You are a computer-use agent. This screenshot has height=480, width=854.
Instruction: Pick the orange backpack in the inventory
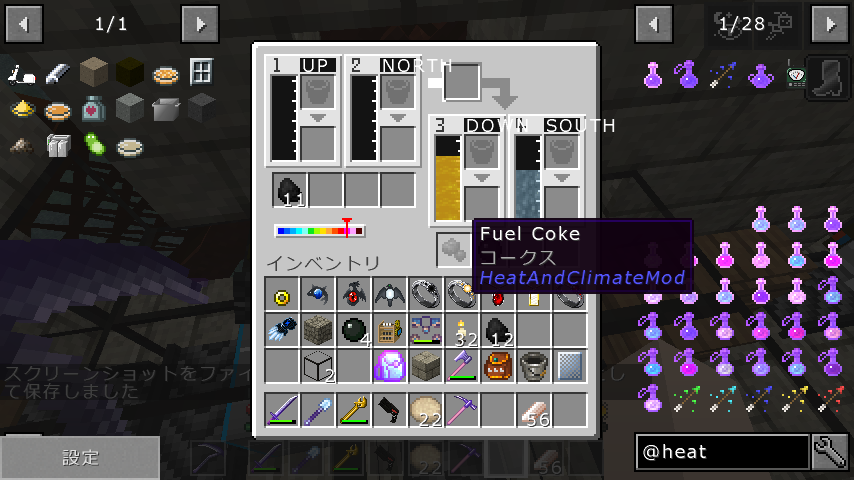pyautogui.click(x=498, y=366)
